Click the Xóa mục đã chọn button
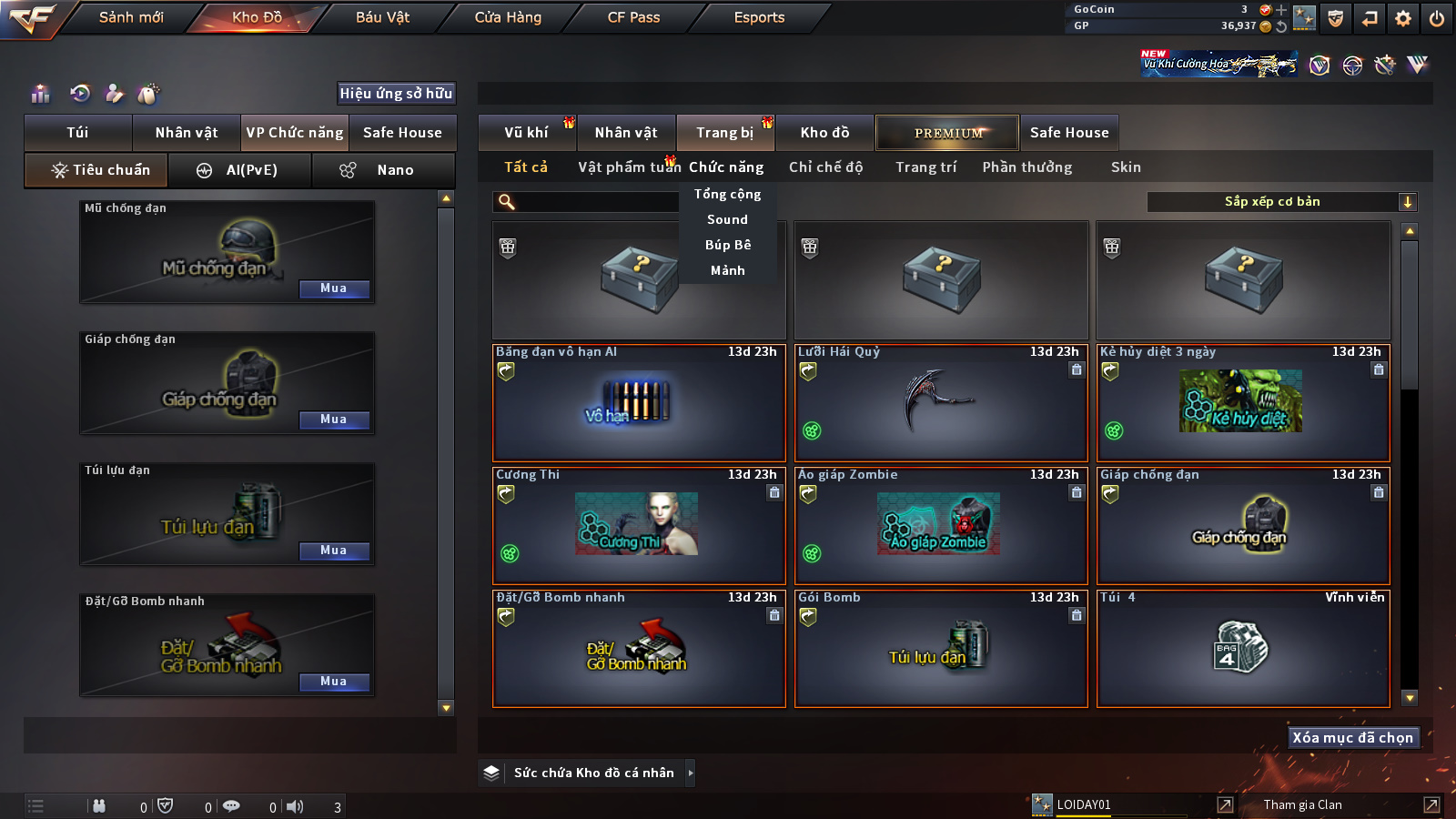This screenshot has height=819, width=1456. (1352, 738)
